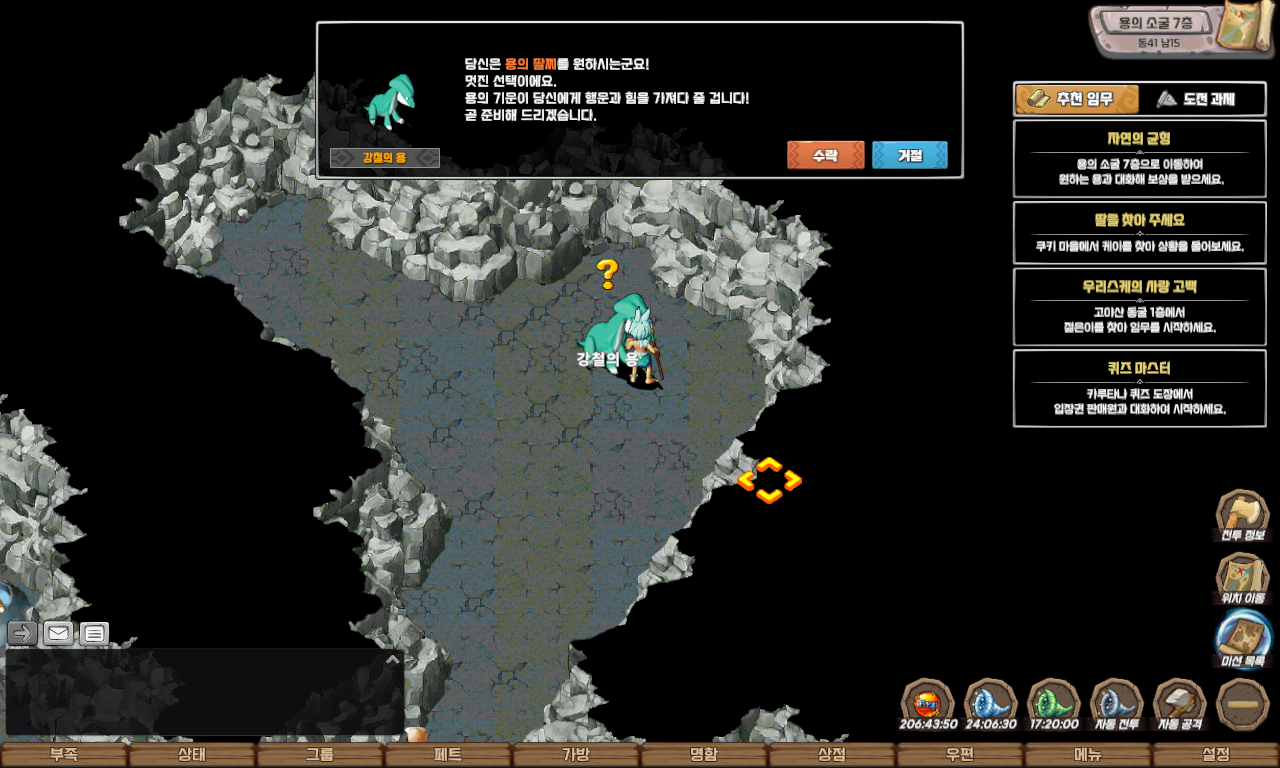1280x768 pixels.
Task: Open the 위치 이동 map icon
Action: point(1242,578)
